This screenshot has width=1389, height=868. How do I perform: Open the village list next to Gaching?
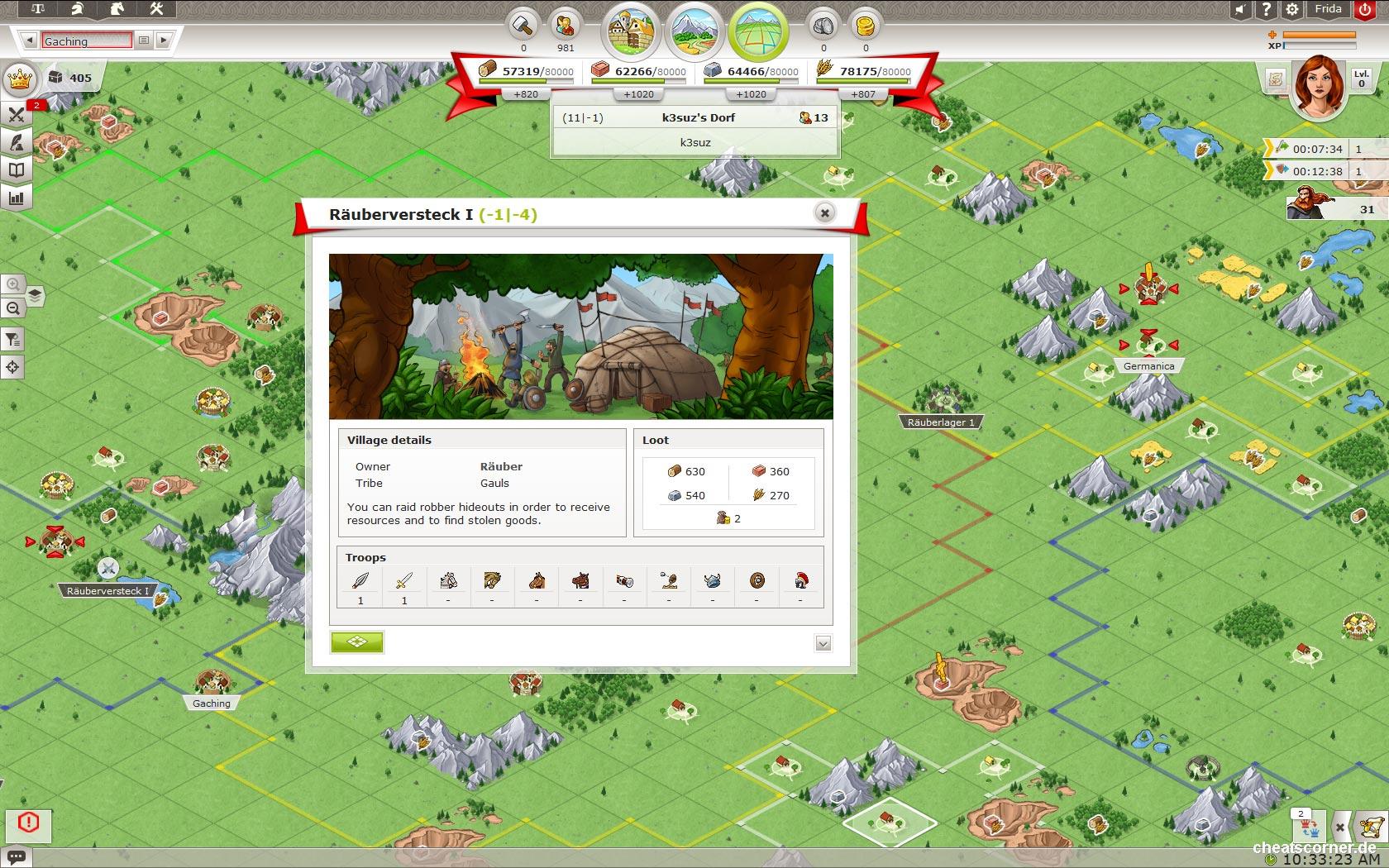coord(142,40)
